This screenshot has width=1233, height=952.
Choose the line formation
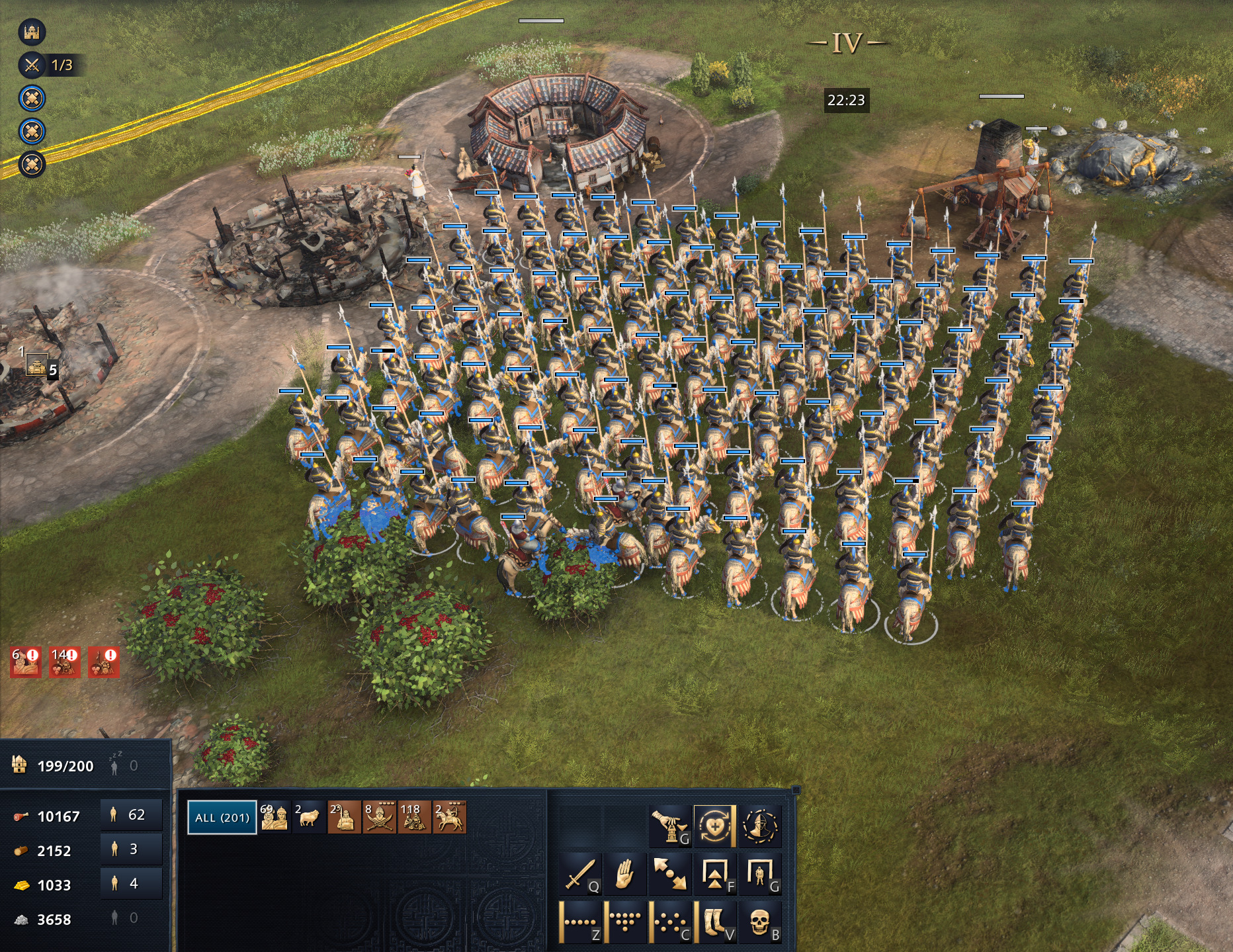coord(581,920)
